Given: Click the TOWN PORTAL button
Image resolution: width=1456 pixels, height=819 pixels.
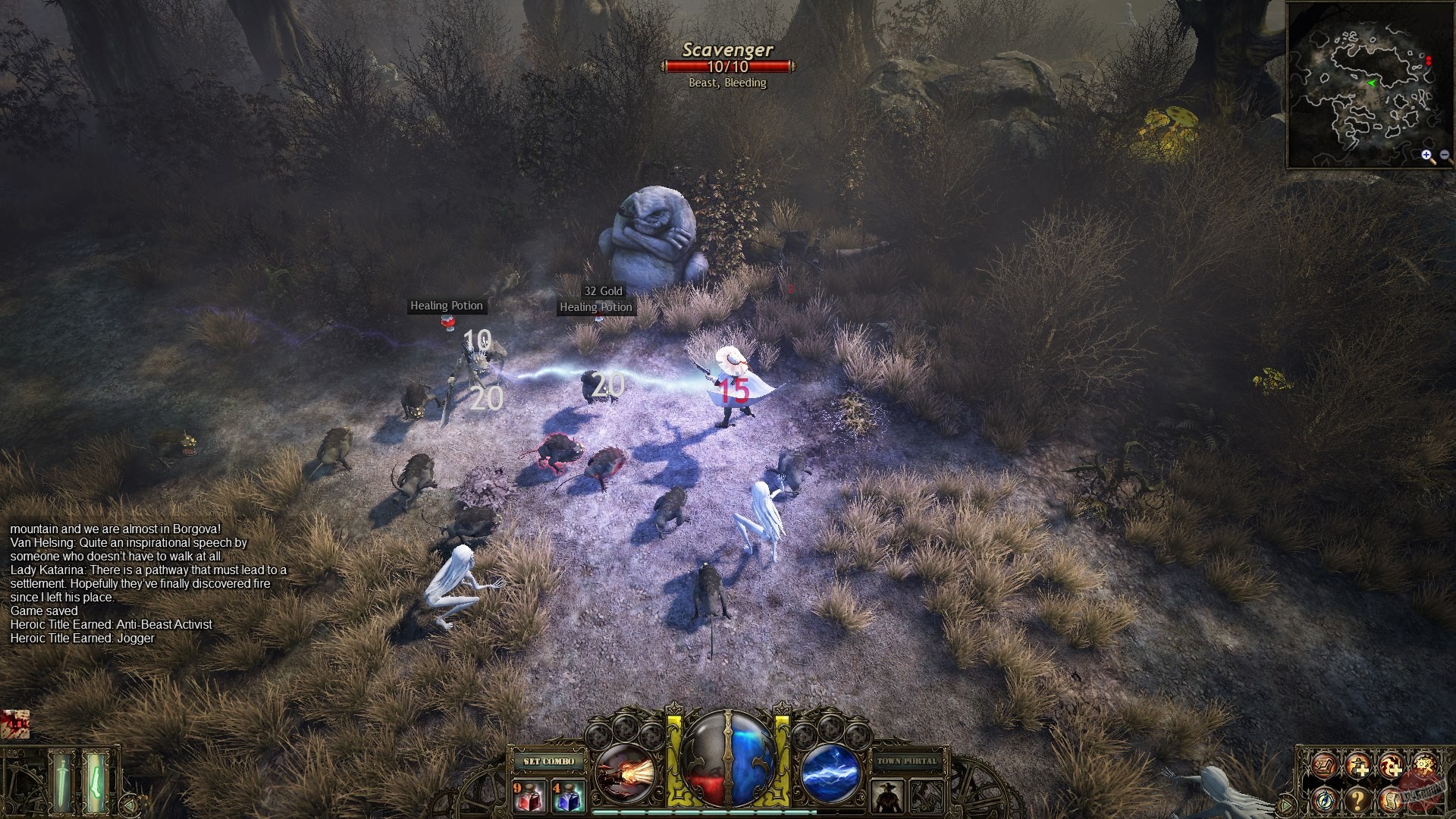Looking at the screenshot, I should coord(906,761).
